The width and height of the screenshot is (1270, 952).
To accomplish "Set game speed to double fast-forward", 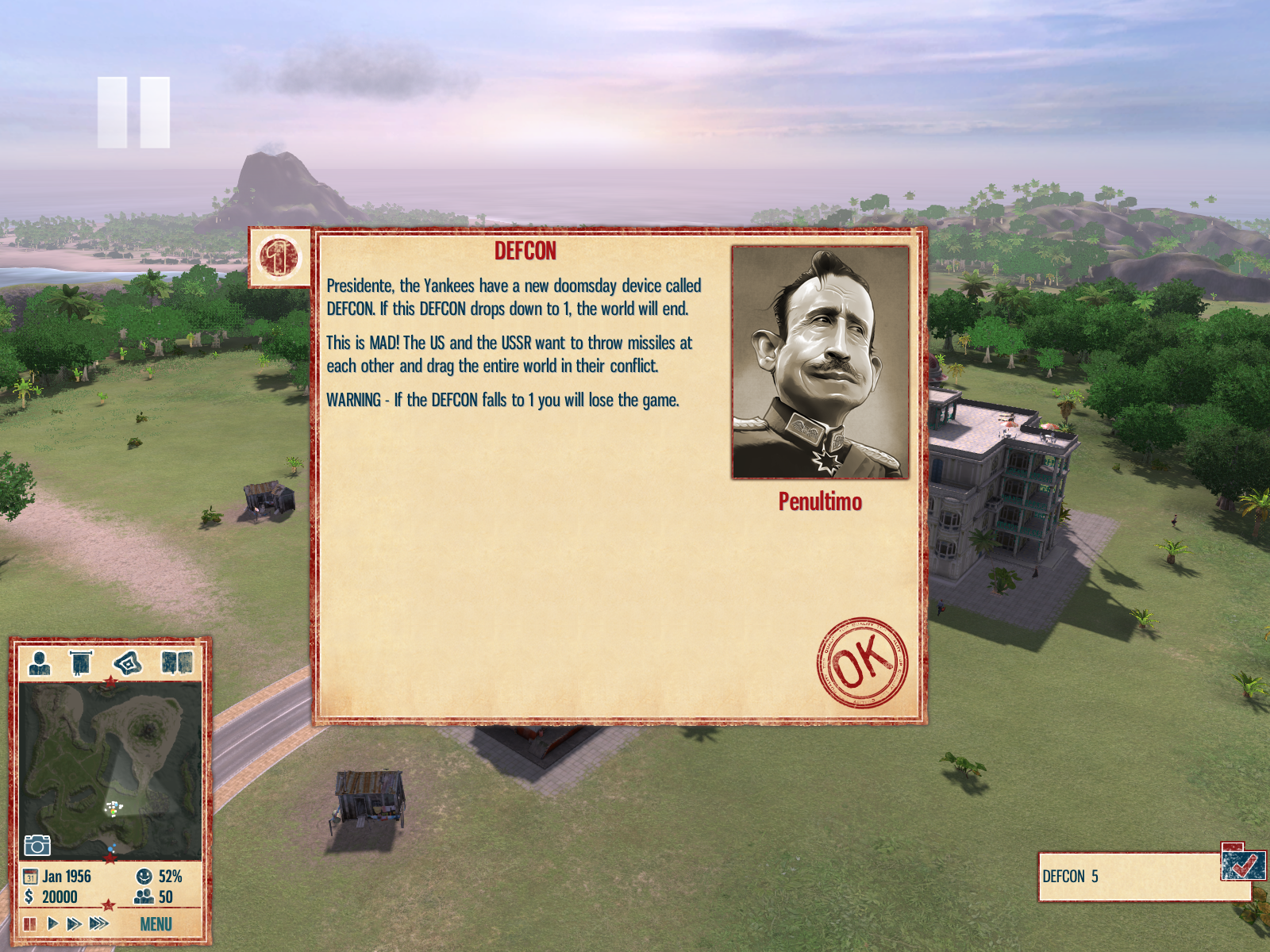I will pyautogui.click(x=74, y=923).
